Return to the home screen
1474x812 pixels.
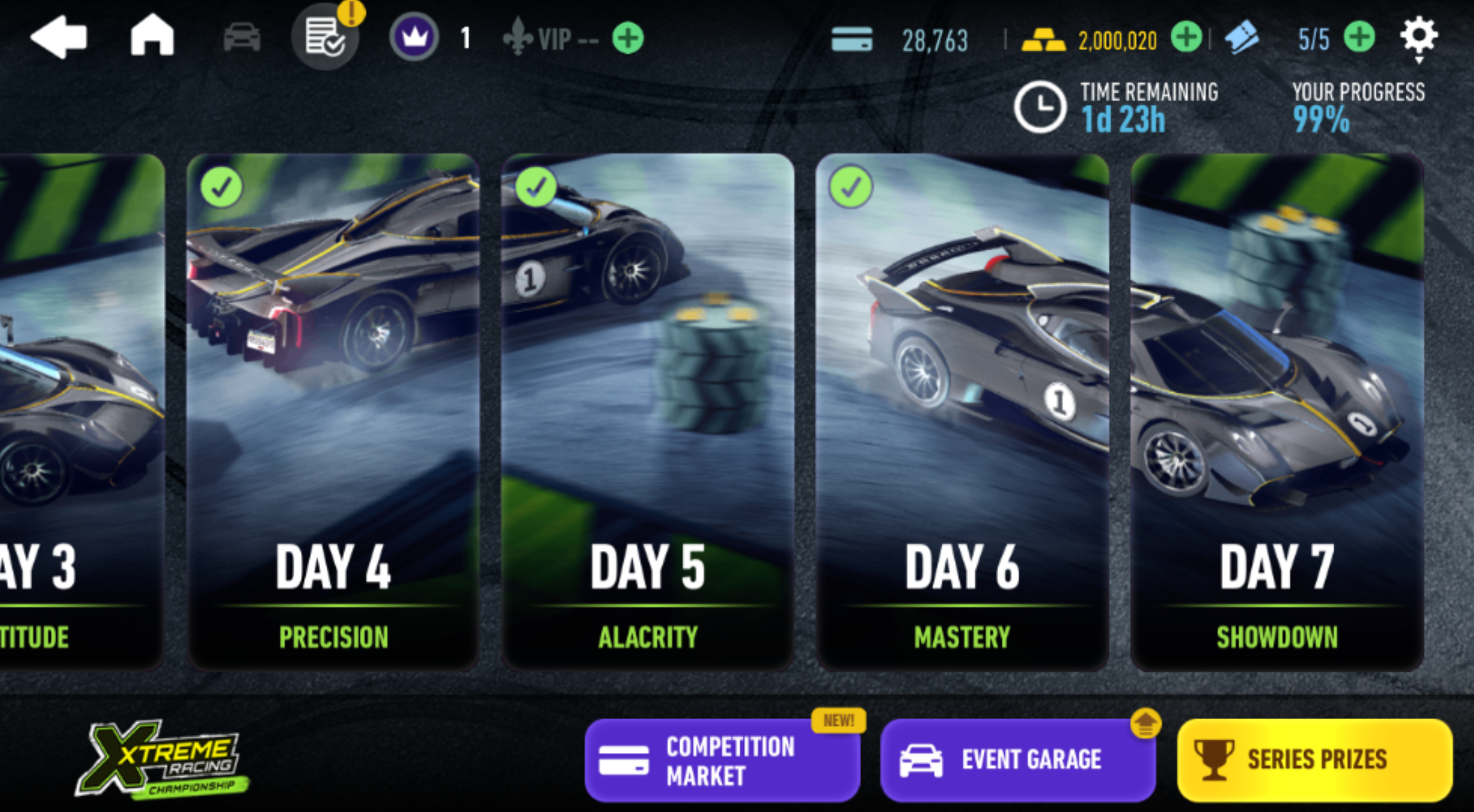(x=152, y=36)
